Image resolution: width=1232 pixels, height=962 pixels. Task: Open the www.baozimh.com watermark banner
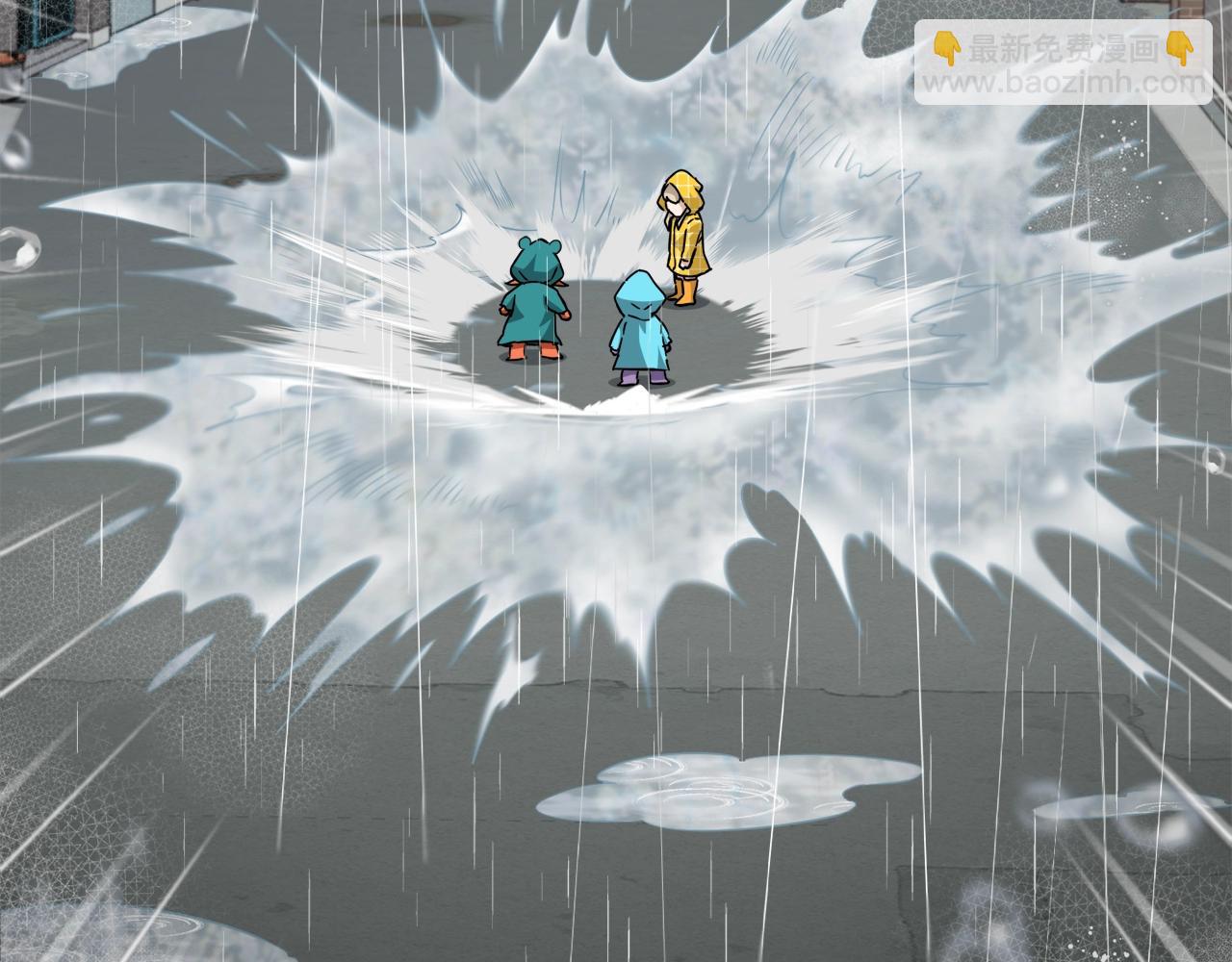[x=1063, y=65]
